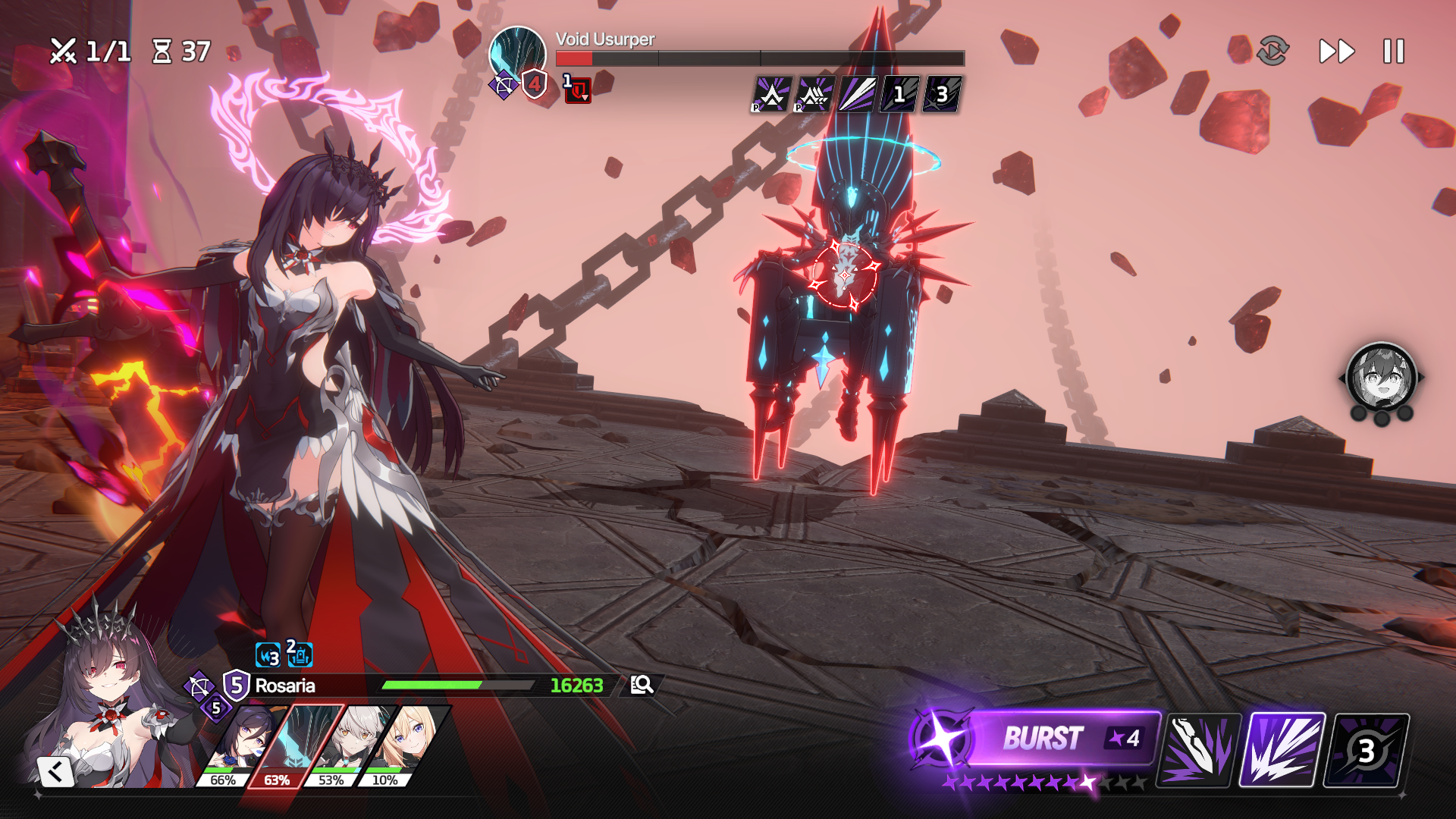
Task: Inspect the boss's red debuff icon
Action: tap(578, 90)
